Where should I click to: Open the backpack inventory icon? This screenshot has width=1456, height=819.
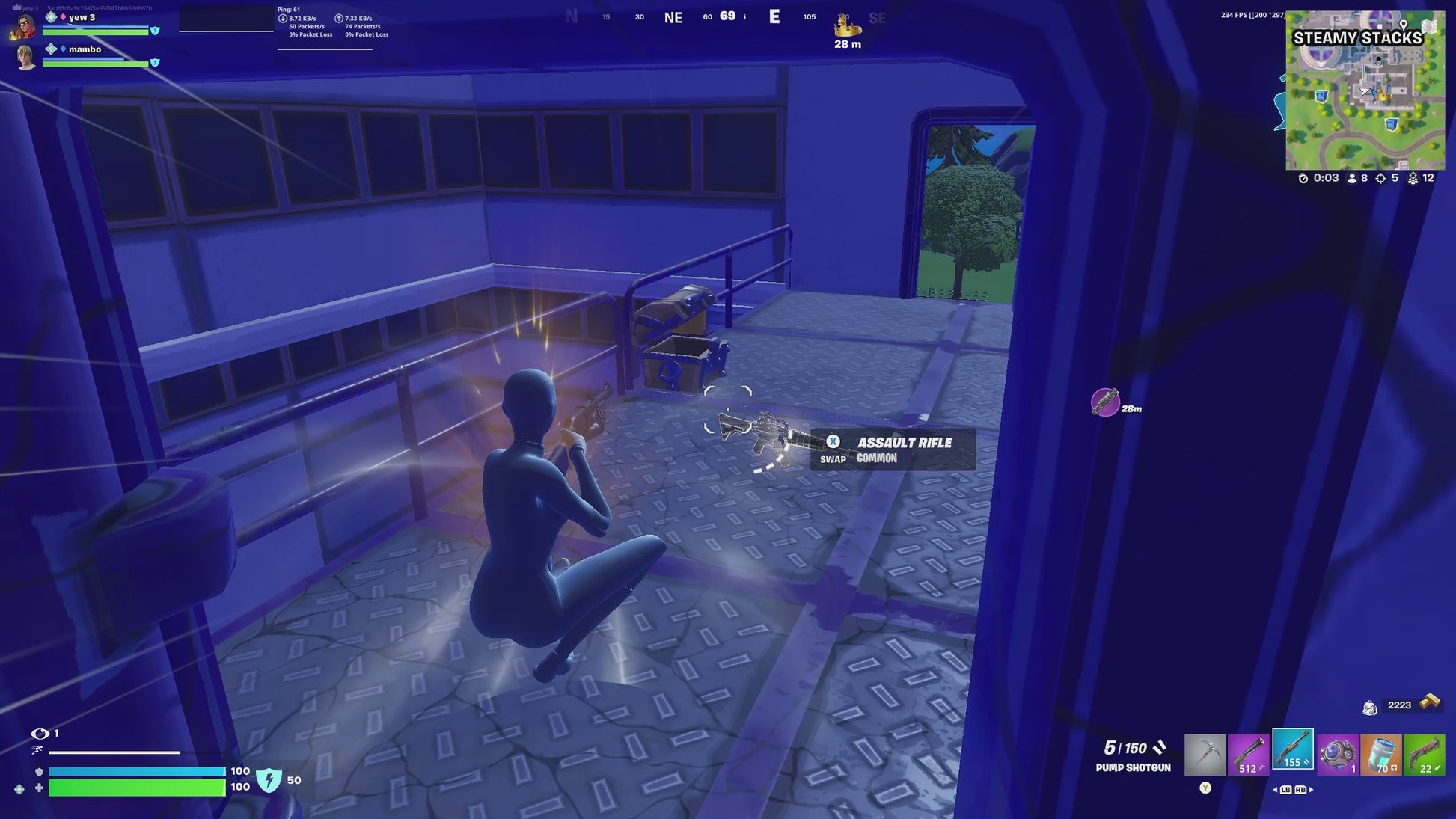(1370, 707)
